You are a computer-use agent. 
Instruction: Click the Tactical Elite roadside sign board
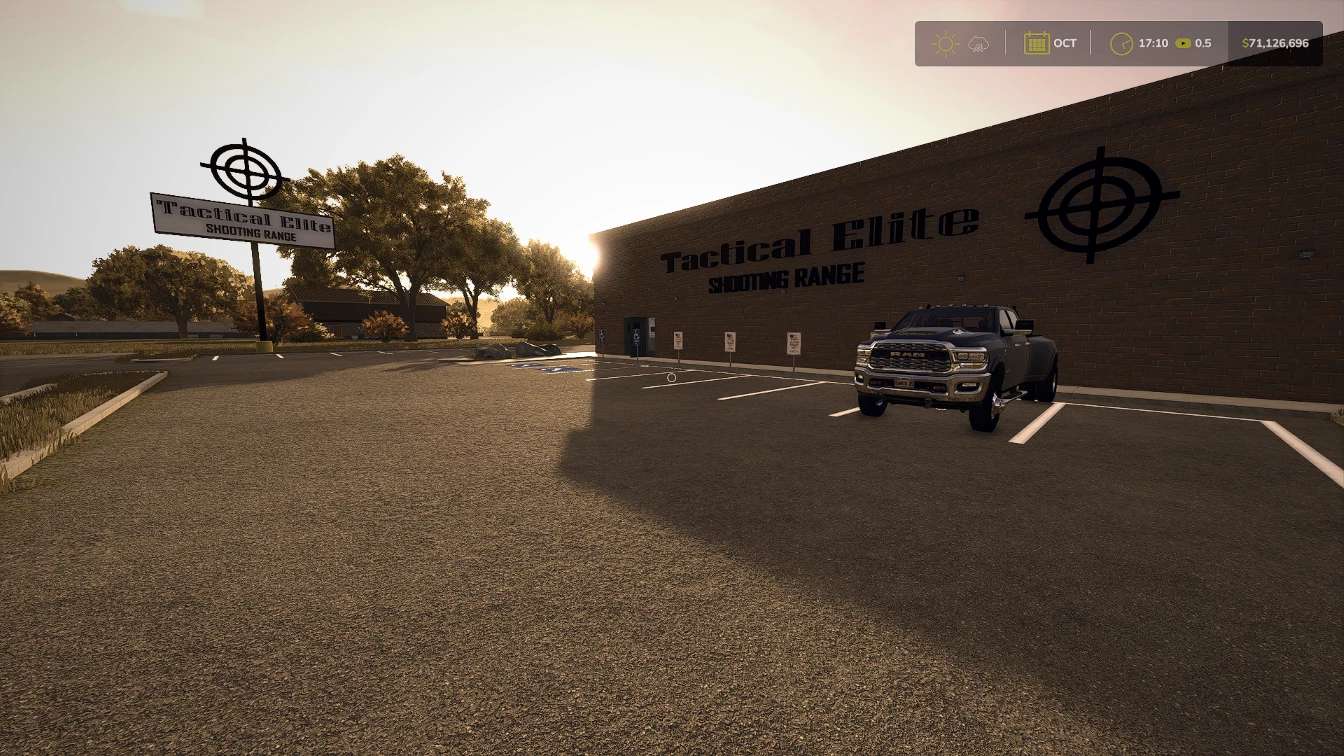[243, 218]
